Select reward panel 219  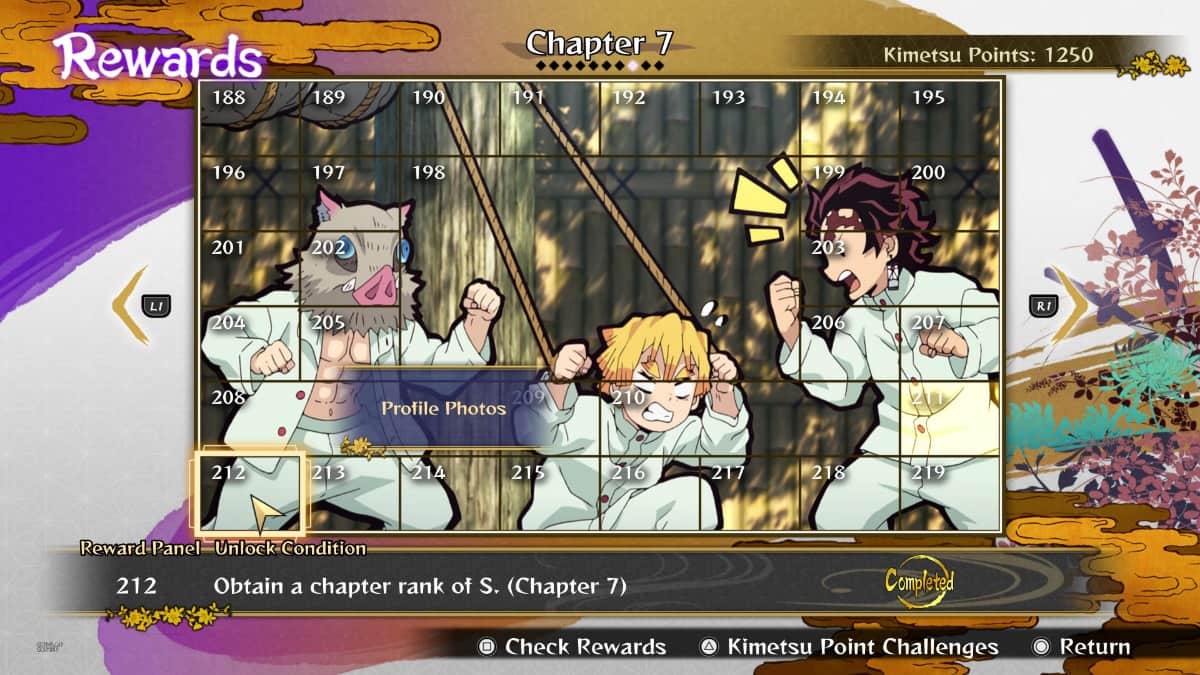[950, 493]
